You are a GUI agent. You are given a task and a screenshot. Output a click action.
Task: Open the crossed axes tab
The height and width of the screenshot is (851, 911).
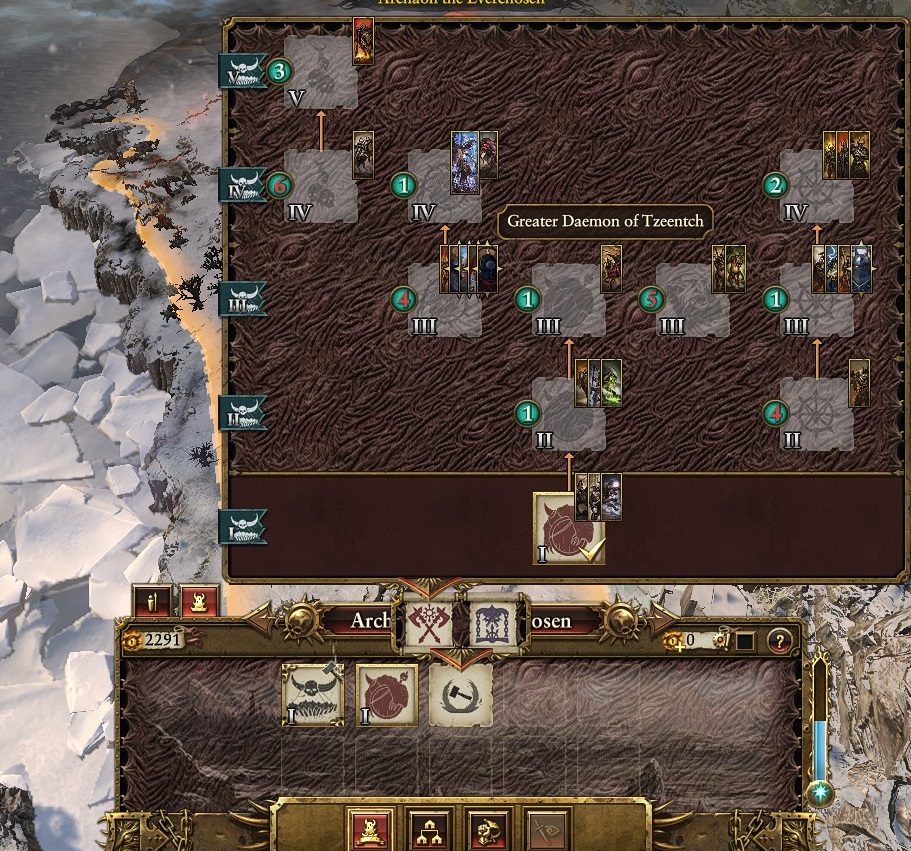pyautogui.click(x=429, y=623)
